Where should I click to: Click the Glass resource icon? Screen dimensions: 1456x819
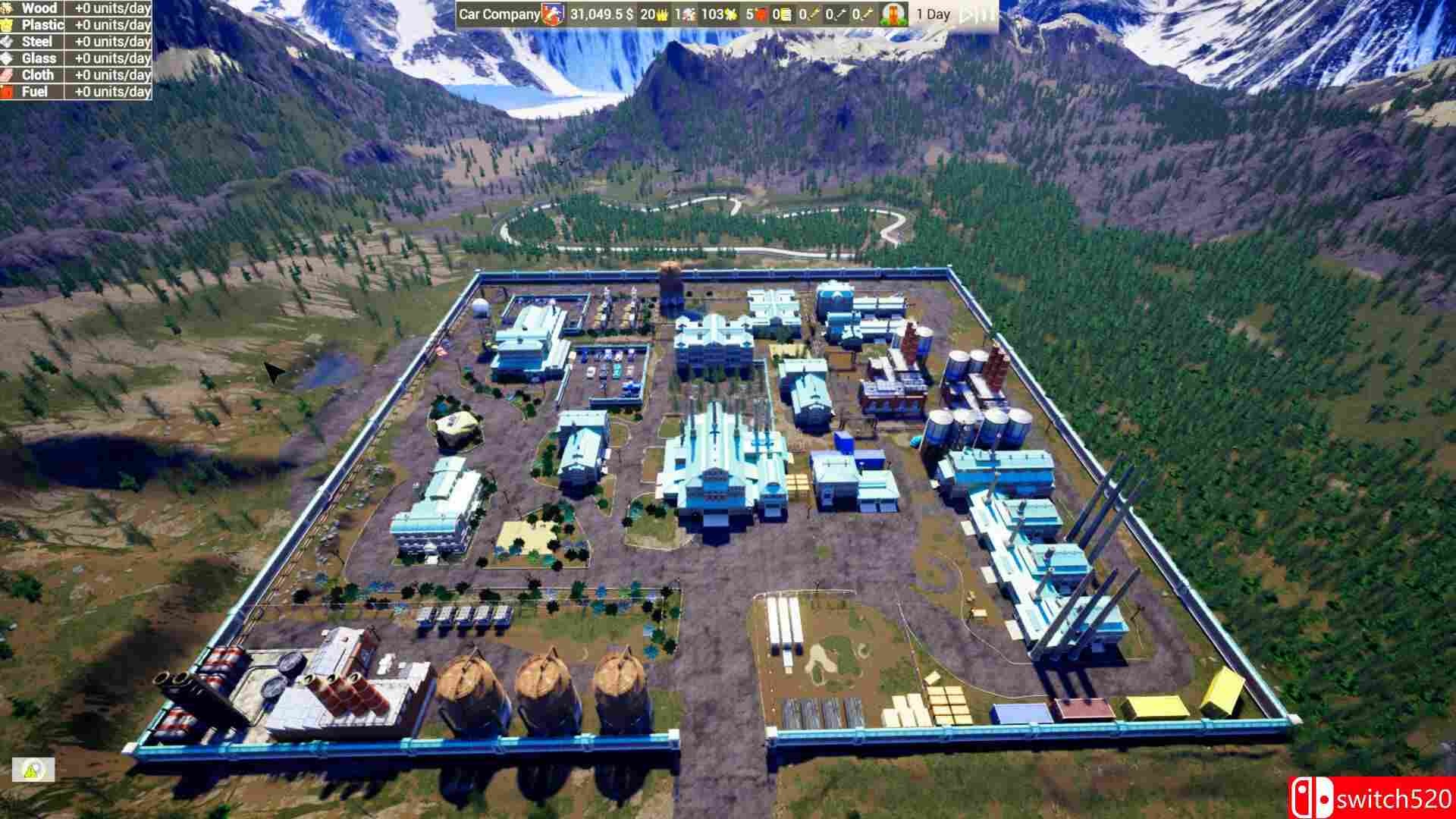coord(8,58)
